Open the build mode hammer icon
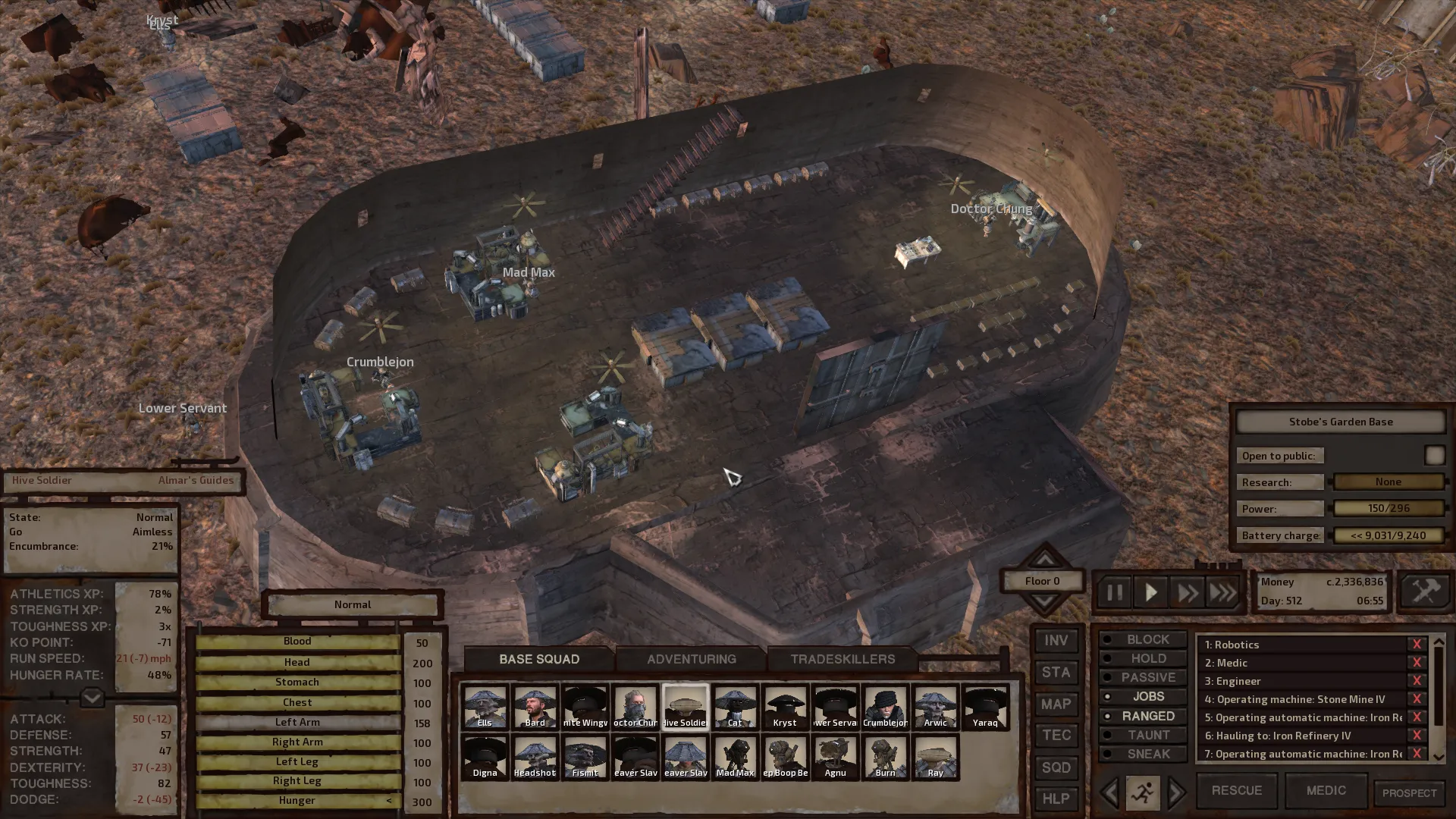1456x819 pixels. pos(1425,591)
